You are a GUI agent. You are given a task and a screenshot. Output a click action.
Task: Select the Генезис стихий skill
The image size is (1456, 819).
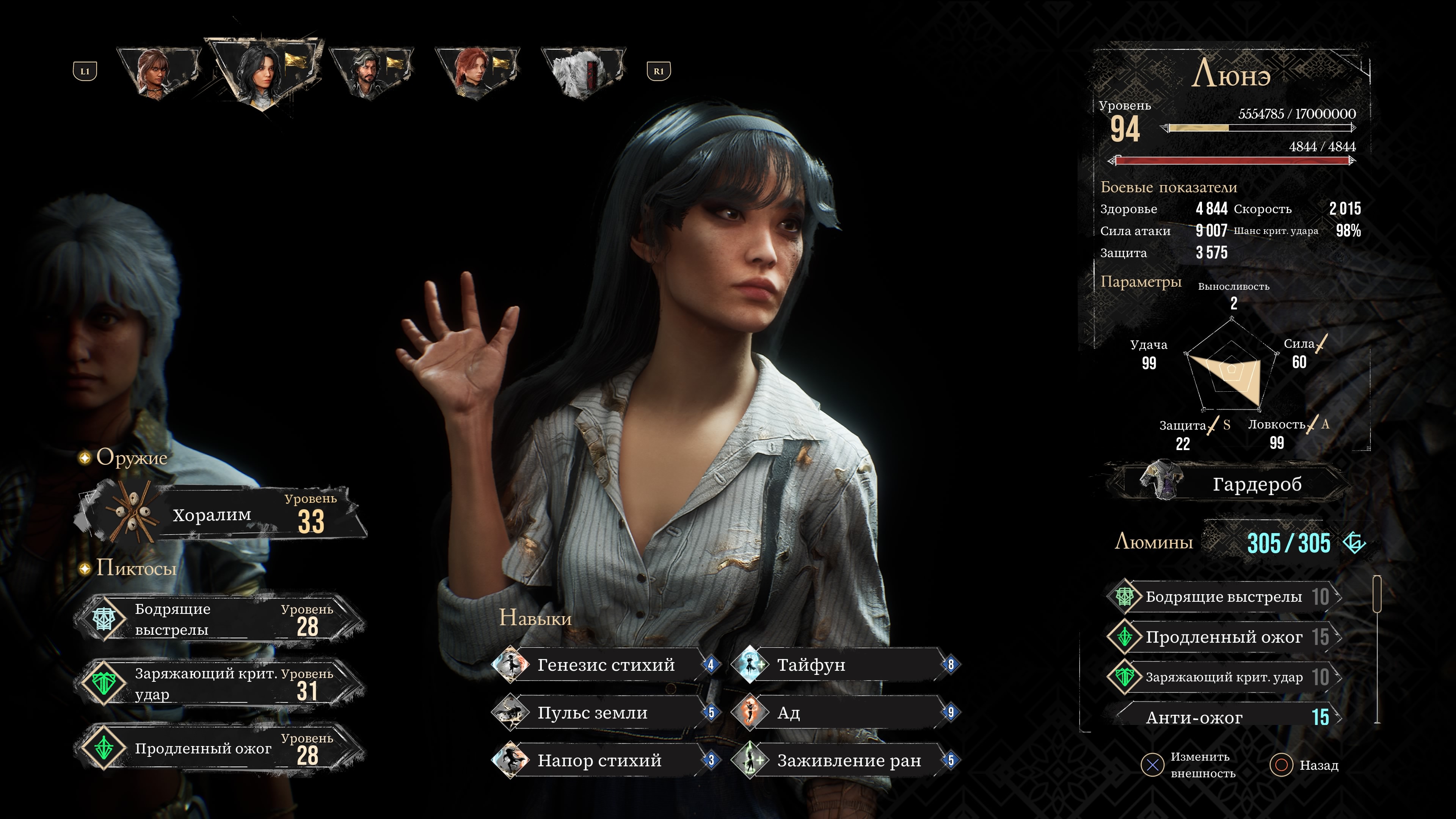(605, 665)
